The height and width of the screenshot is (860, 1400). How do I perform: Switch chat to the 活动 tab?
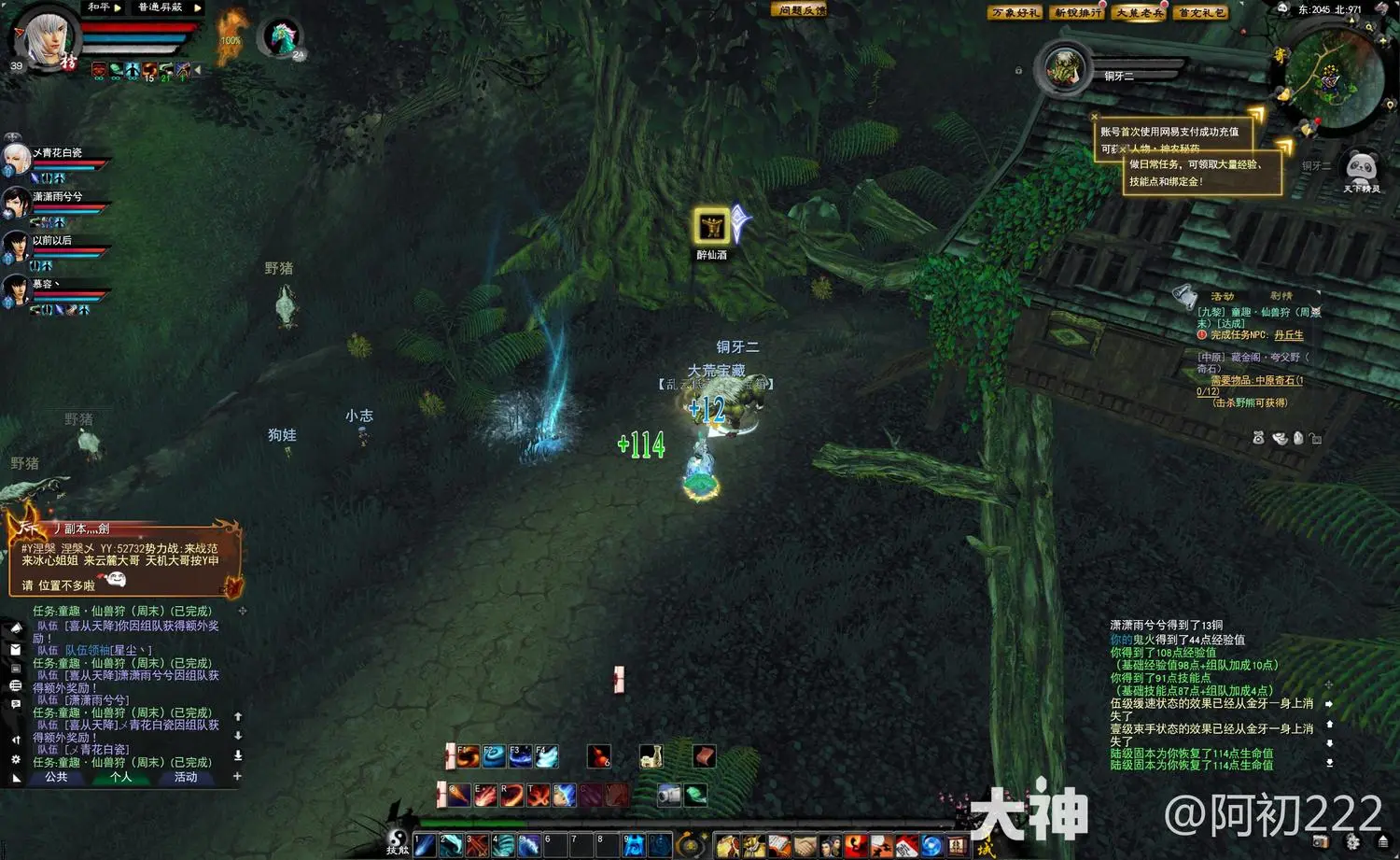[x=186, y=777]
